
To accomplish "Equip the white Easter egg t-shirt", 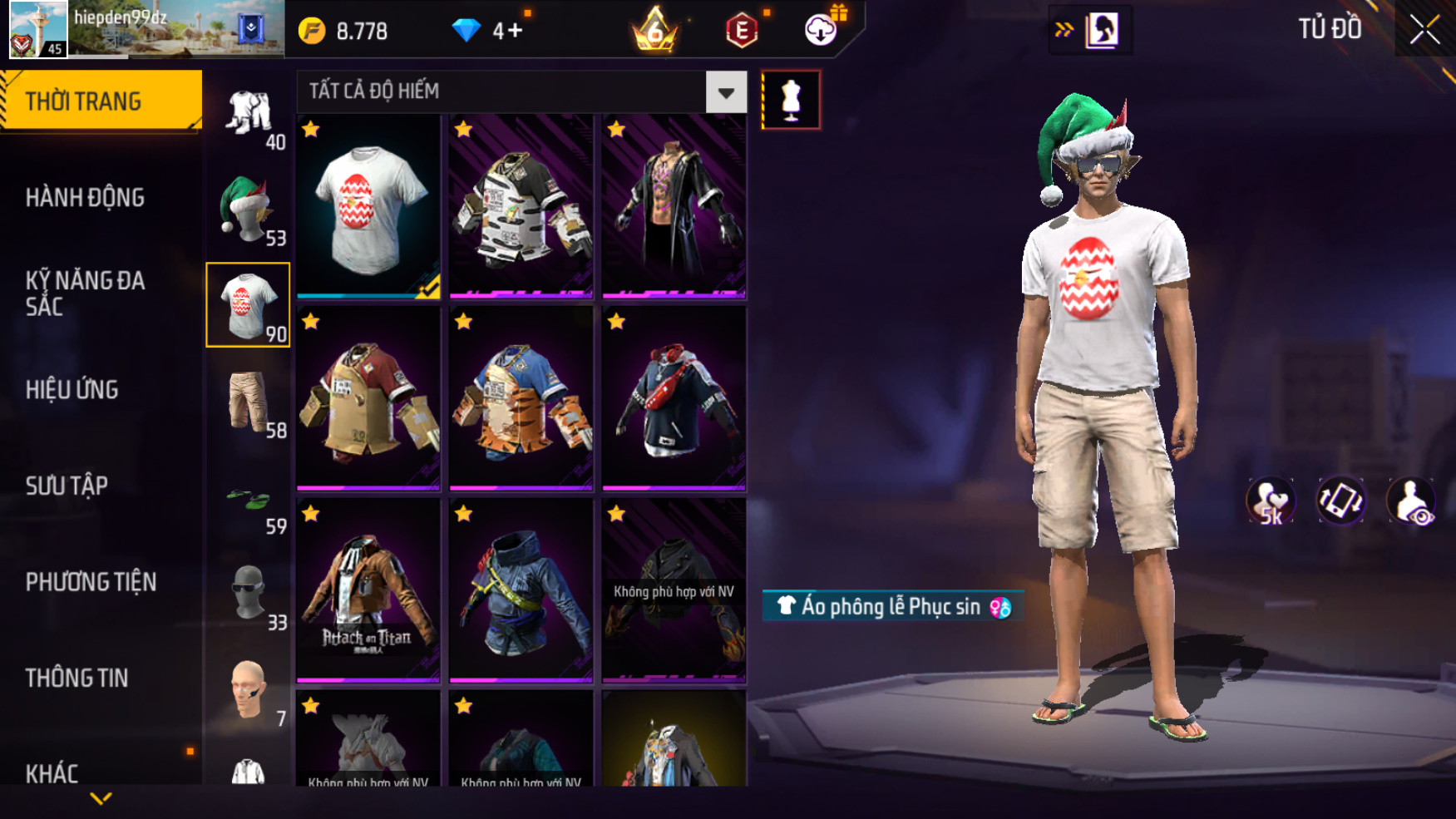I will point(368,206).
